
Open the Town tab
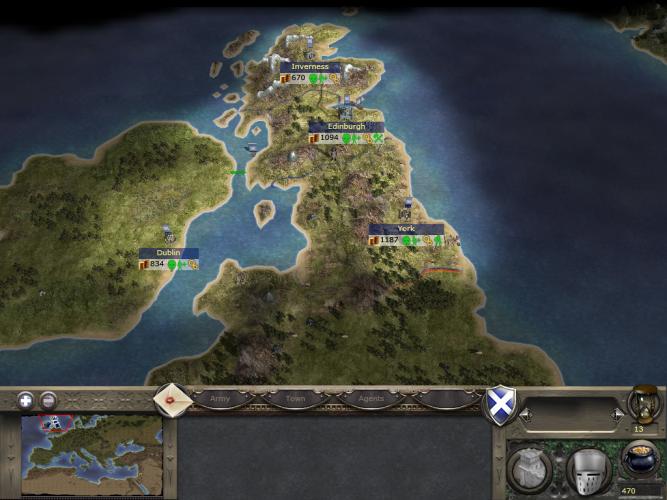(x=296, y=399)
